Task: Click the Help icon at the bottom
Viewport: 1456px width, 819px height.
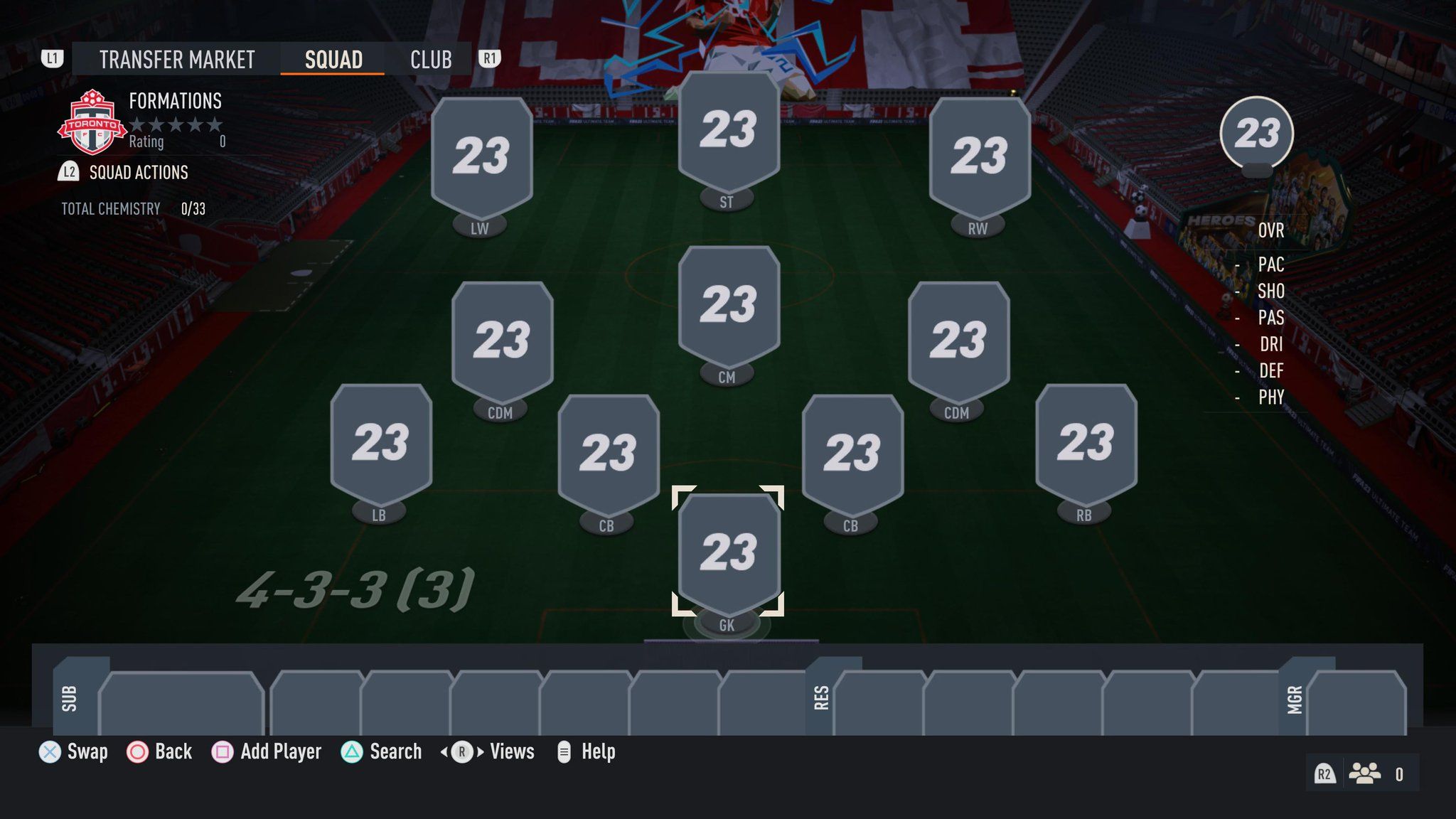Action: click(x=565, y=751)
